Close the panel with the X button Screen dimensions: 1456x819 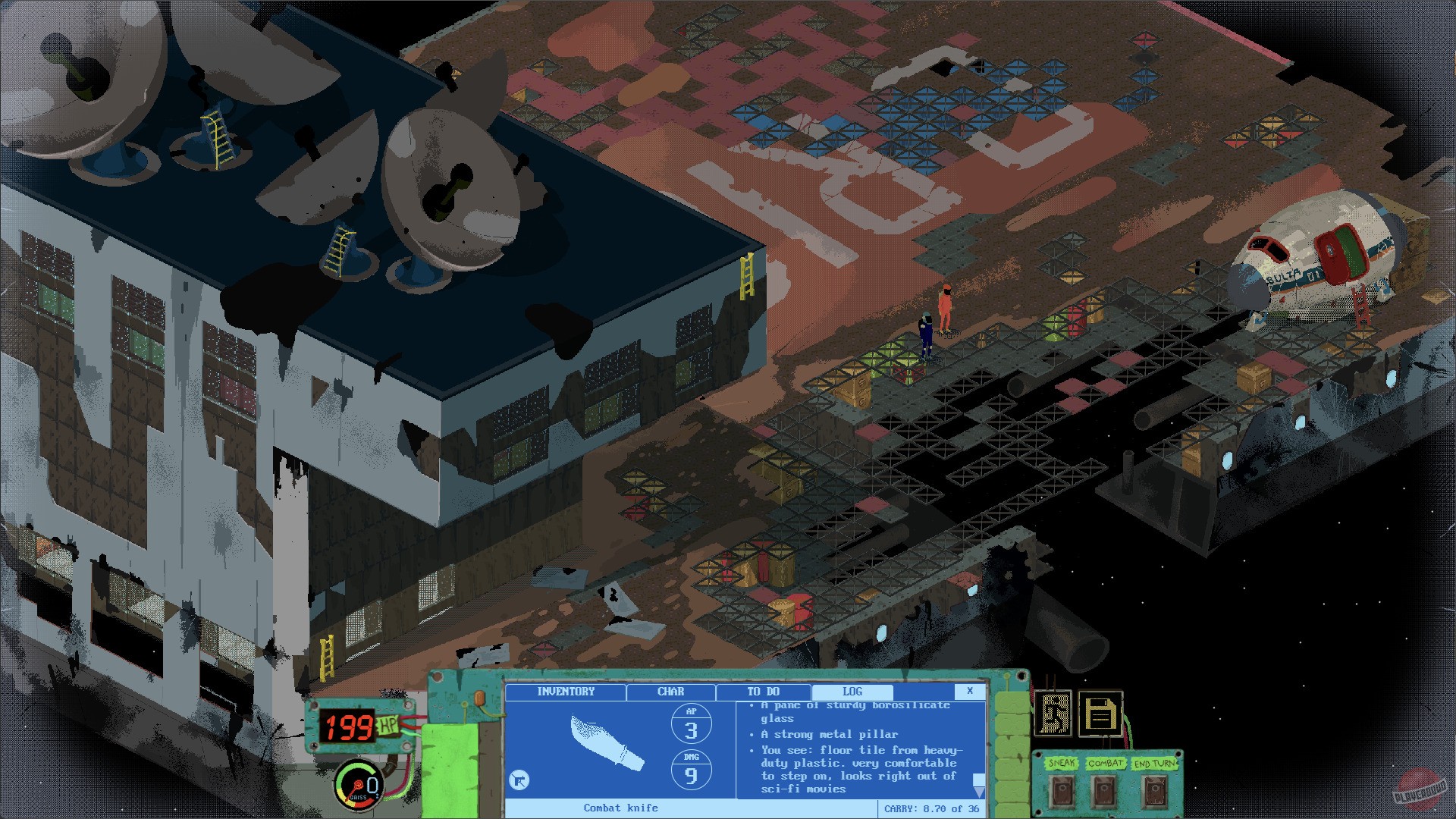tap(968, 692)
